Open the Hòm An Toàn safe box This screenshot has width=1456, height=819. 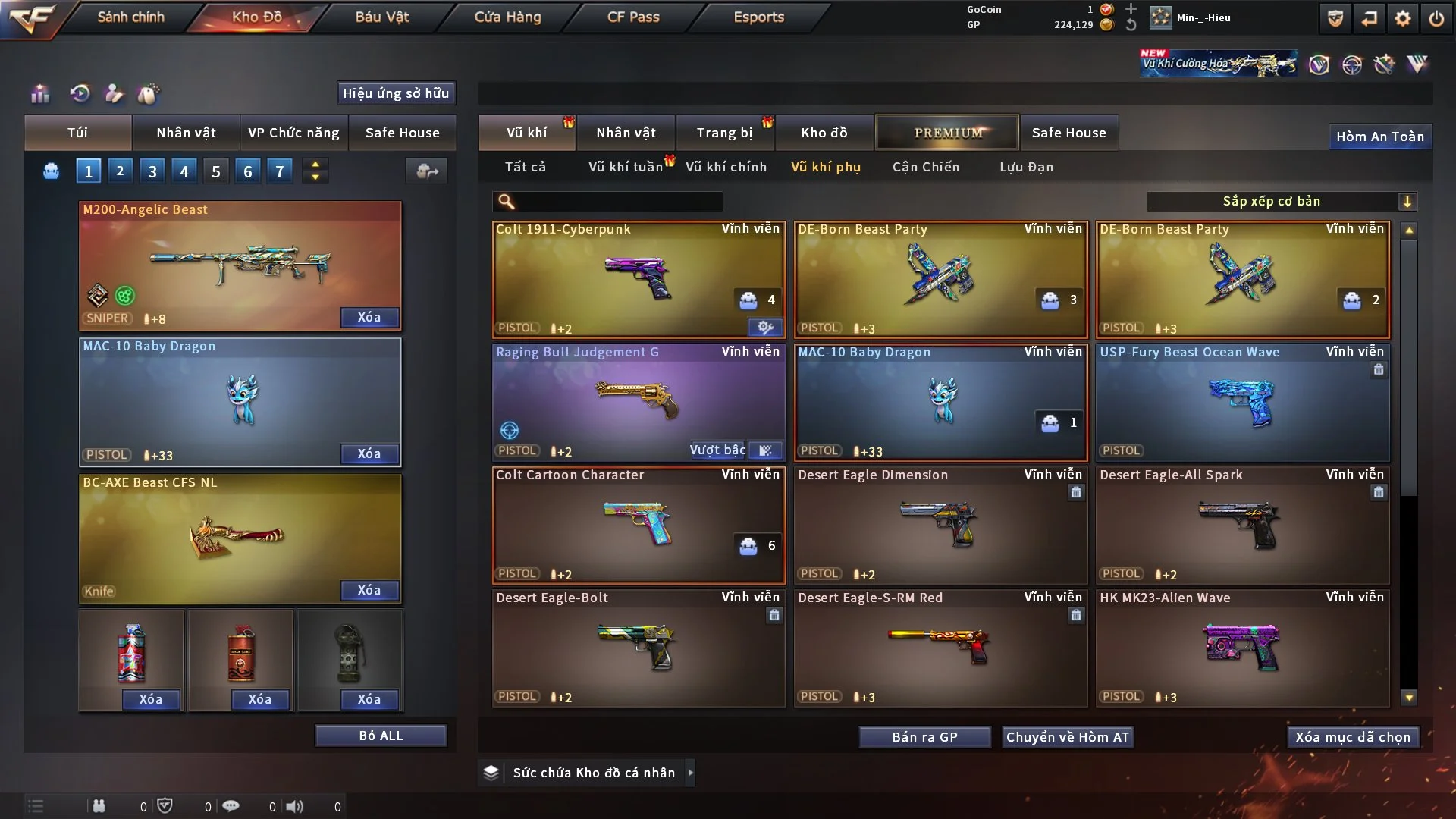[1379, 136]
